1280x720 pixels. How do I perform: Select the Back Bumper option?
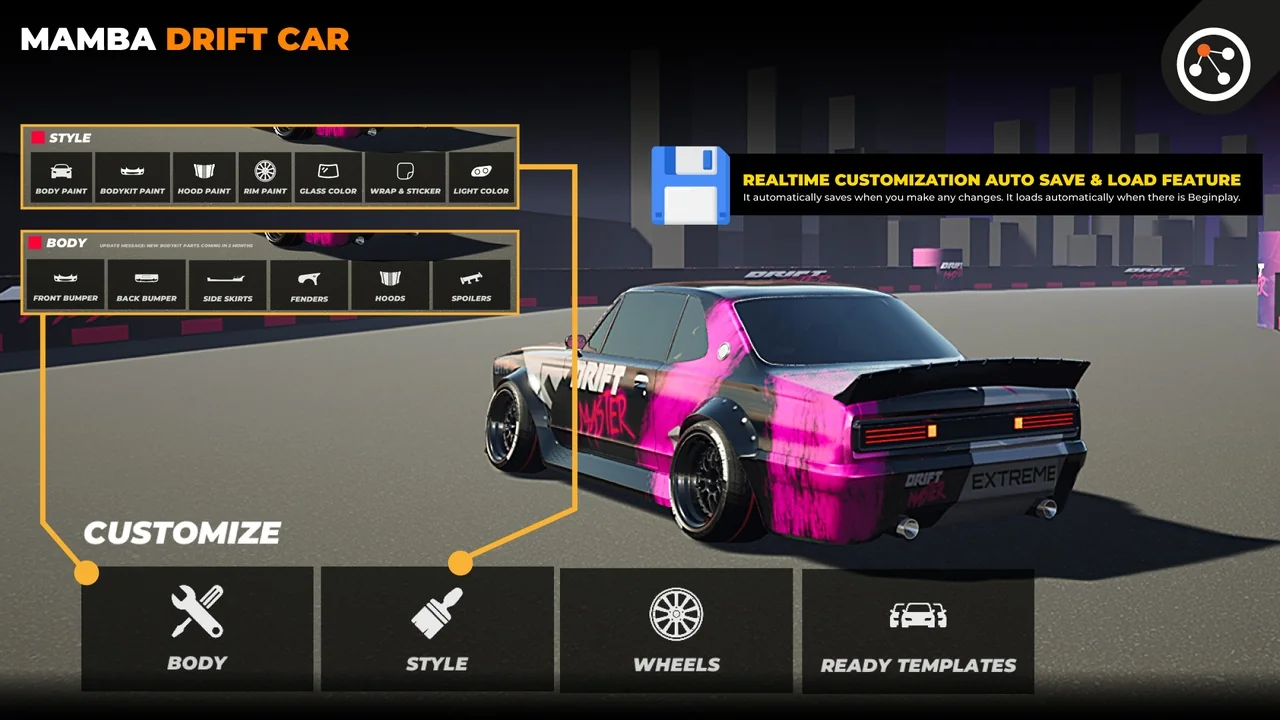pyautogui.click(x=146, y=285)
